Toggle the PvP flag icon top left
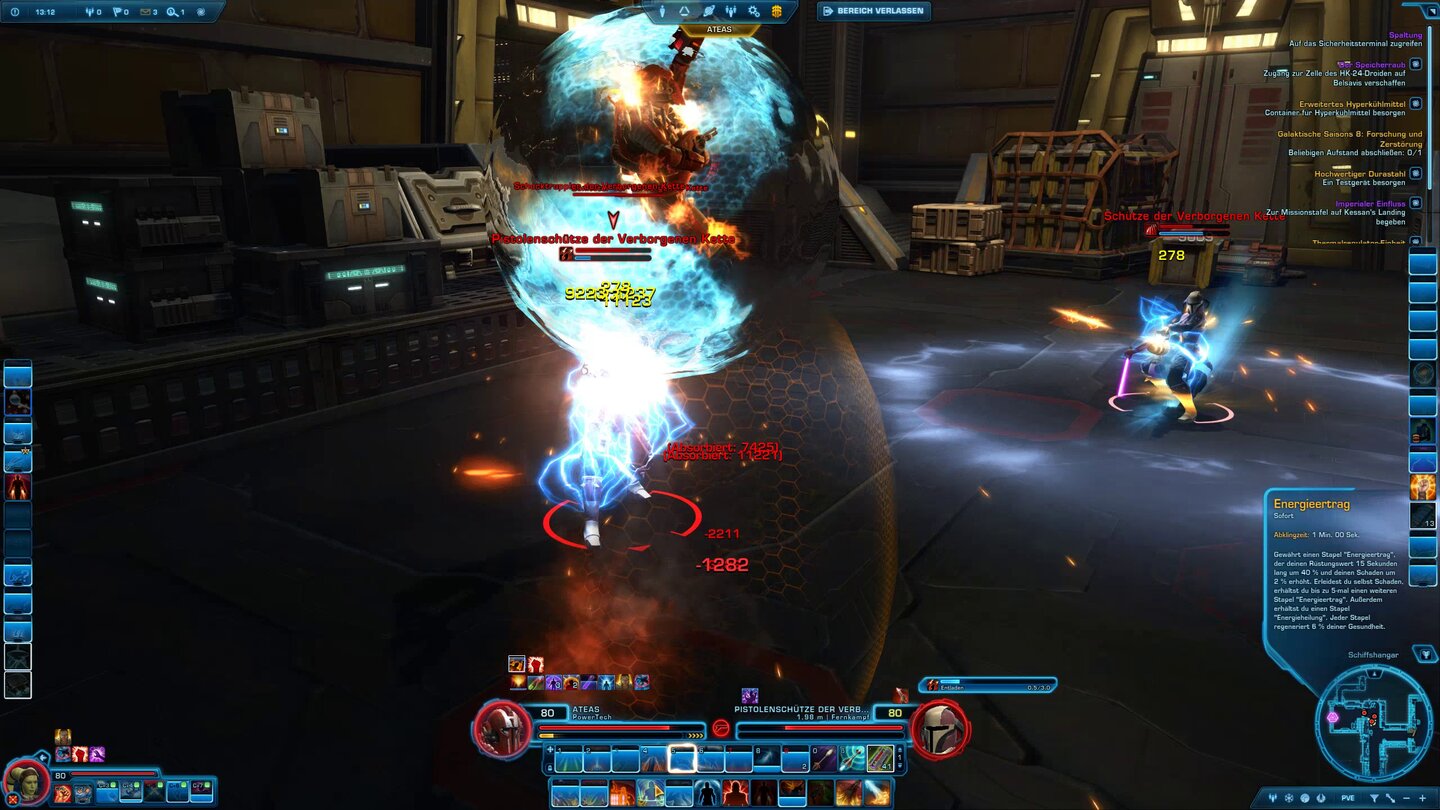Screen dimensions: 1440x810 [118, 12]
